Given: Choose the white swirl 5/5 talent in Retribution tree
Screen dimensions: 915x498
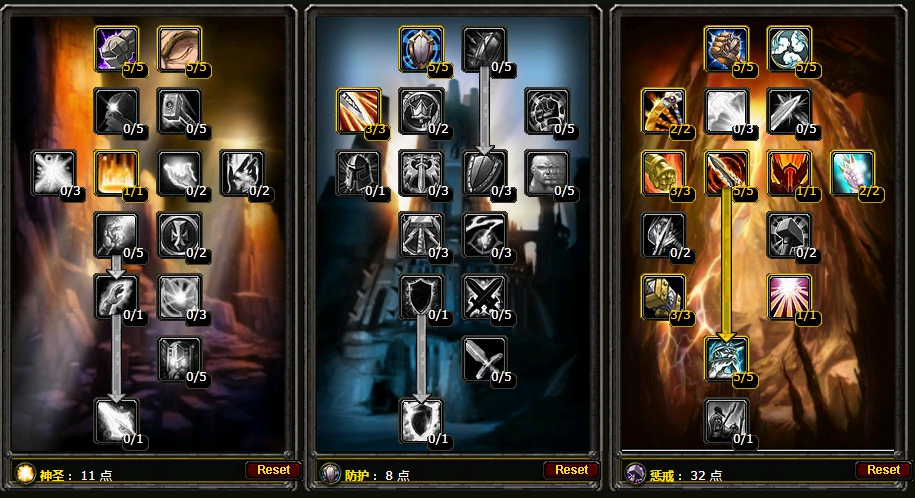Looking at the screenshot, I should click(790, 48).
